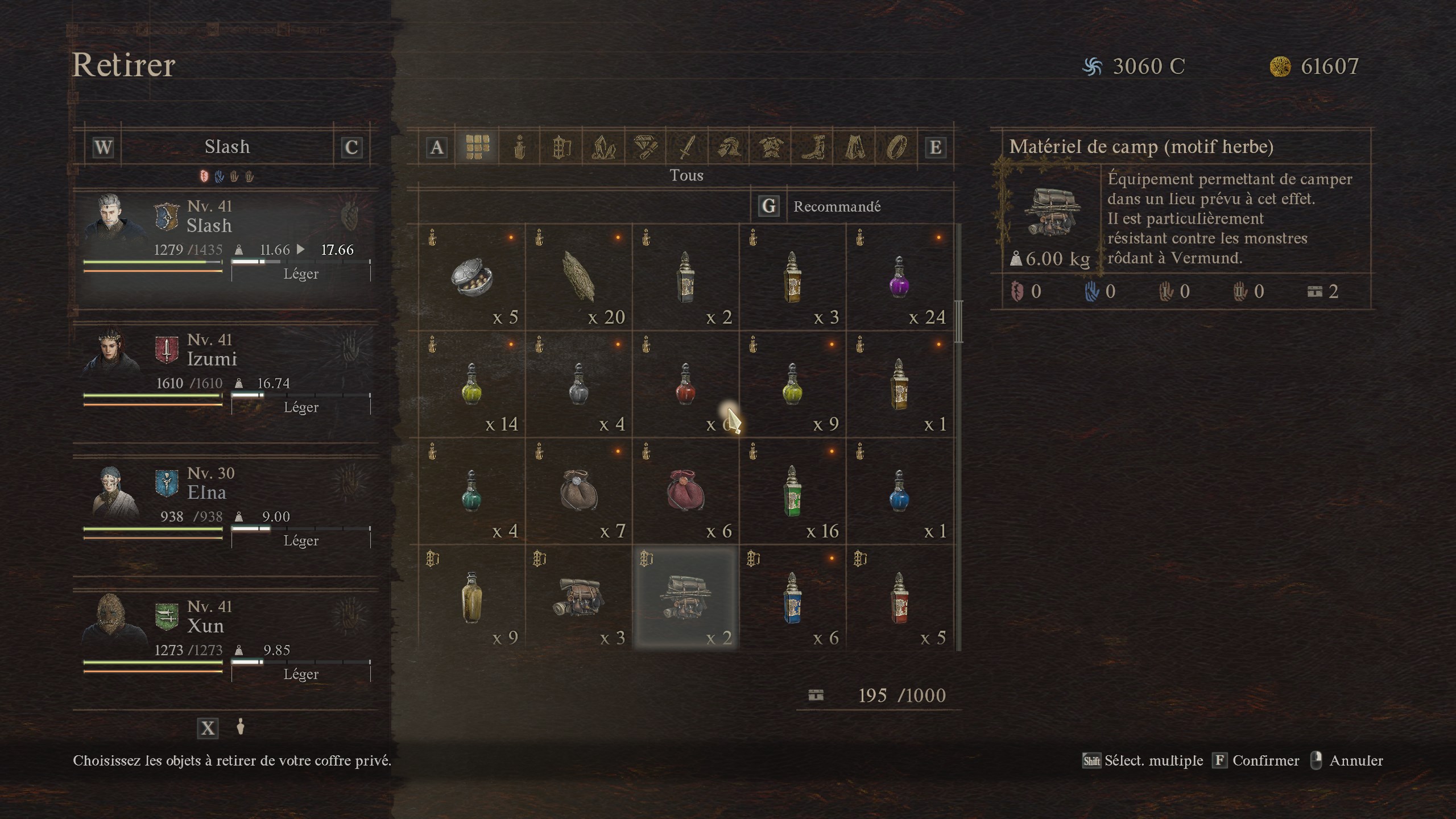This screenshot has height=819, width=1456.
Task: Switch to the sword weapons tab
Action: coord(687,148)
